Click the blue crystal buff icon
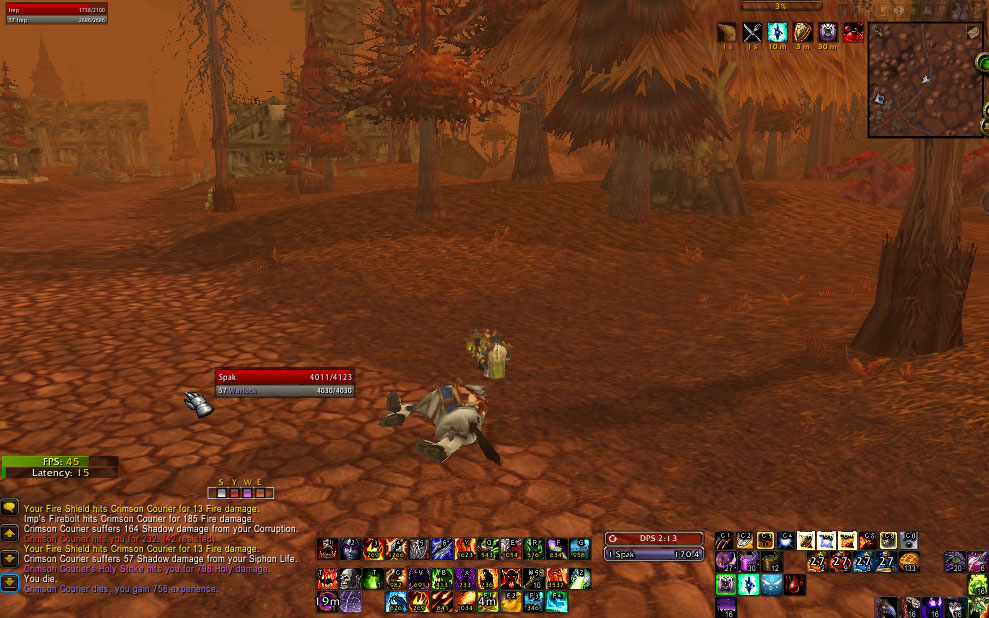 pyautogui.click(x=777, y=33)
